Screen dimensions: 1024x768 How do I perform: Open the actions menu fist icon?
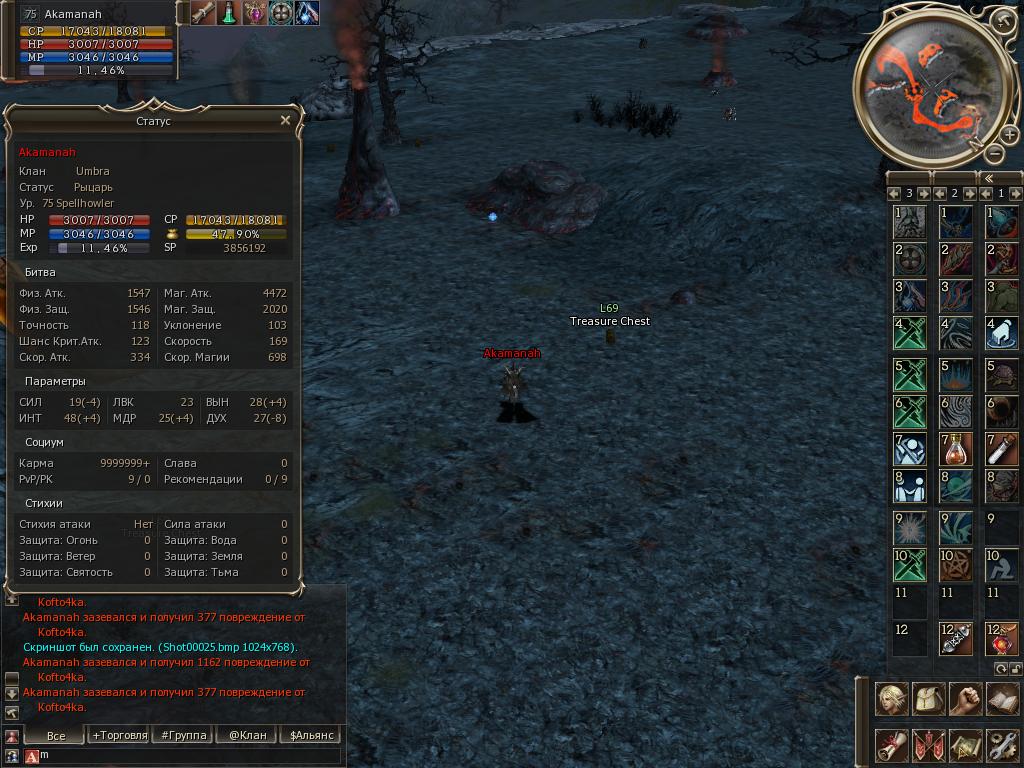965,699
